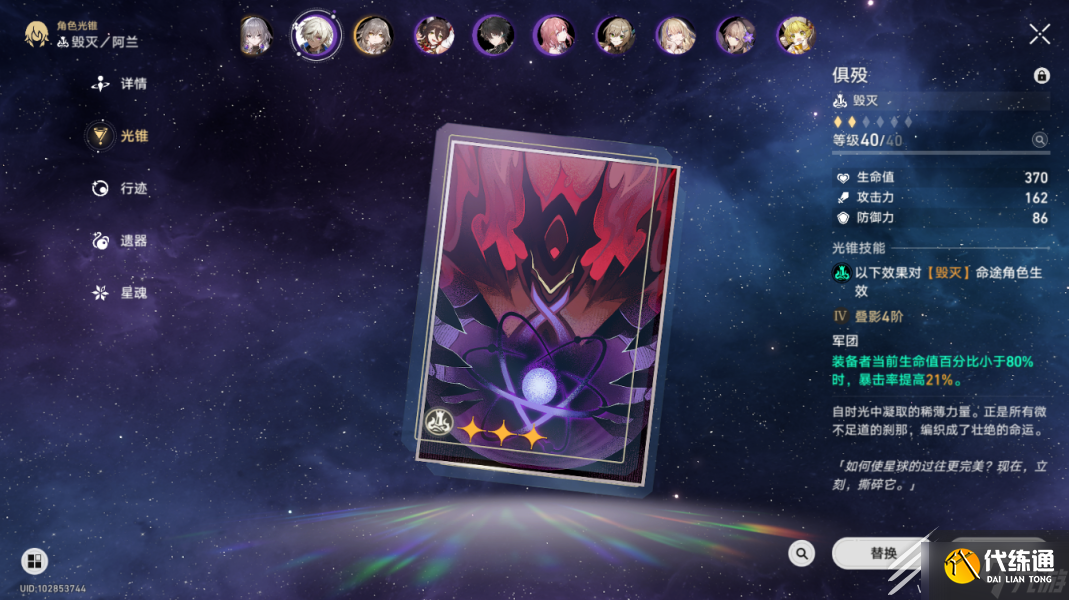
Task: Select the white-haired Arlan portrait
Action: pyautogui.click(x=316, y=35)
